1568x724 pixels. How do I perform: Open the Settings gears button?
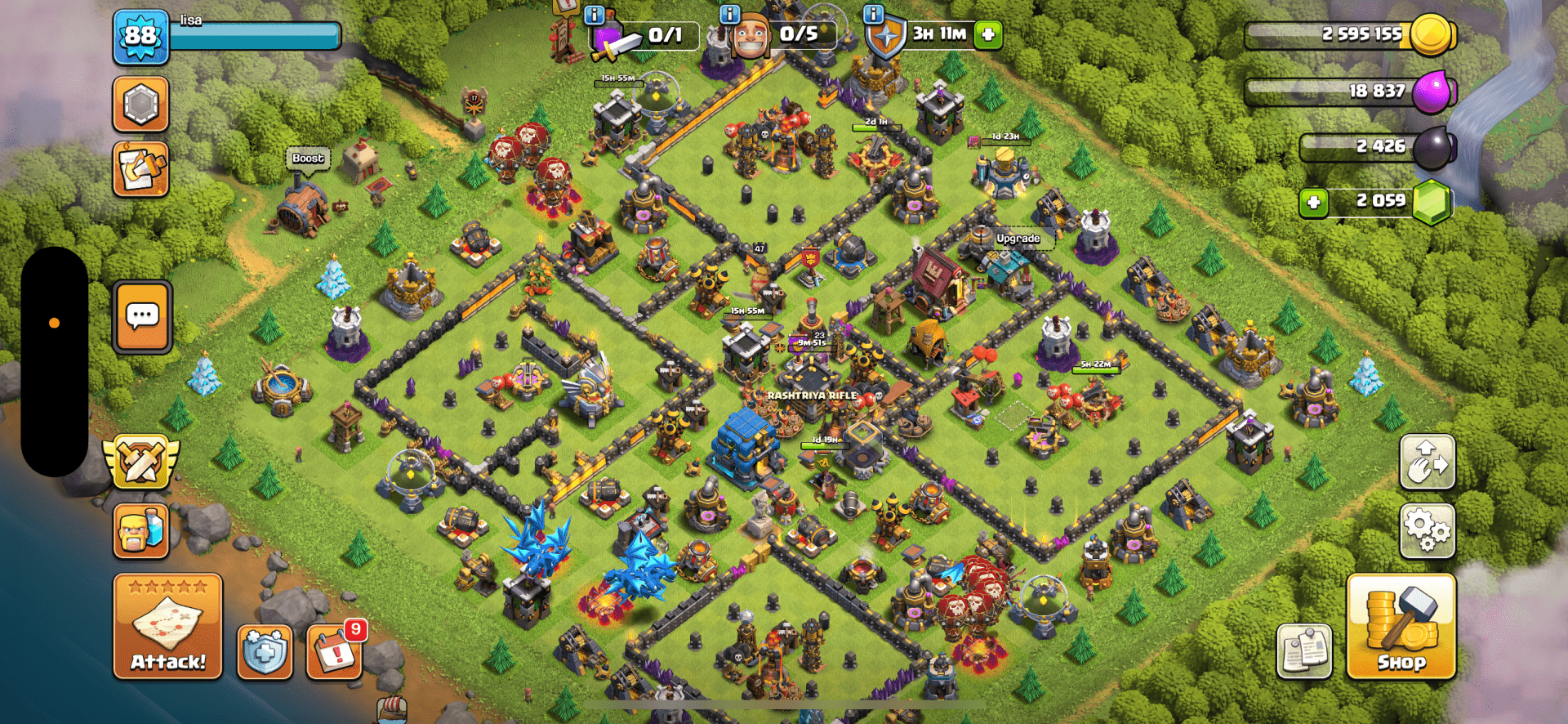pyautogui.click(x=1427, y=530)
